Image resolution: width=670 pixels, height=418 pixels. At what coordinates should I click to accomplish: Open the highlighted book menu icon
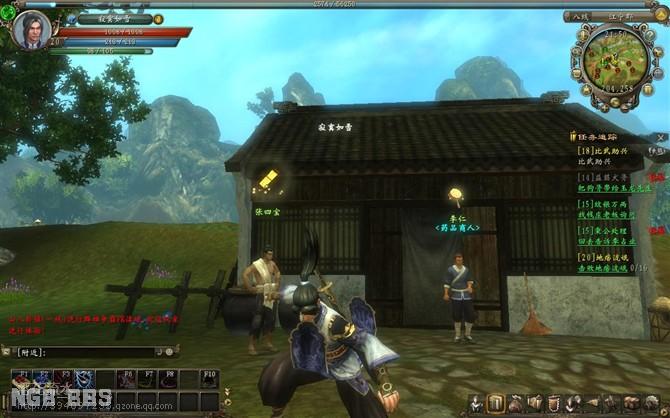[x=496, y=403]
